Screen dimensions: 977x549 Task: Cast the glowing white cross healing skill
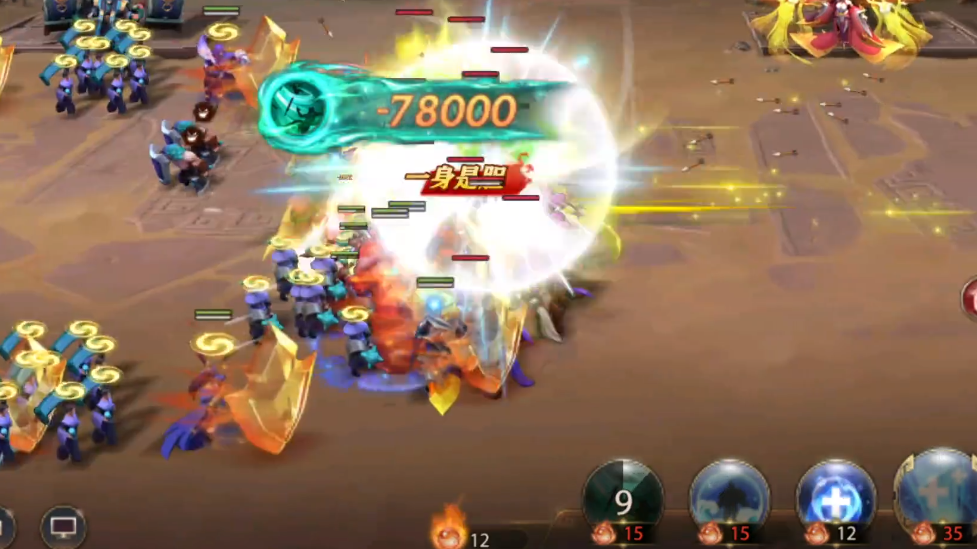pyautogui.click(x=835, y=497)
